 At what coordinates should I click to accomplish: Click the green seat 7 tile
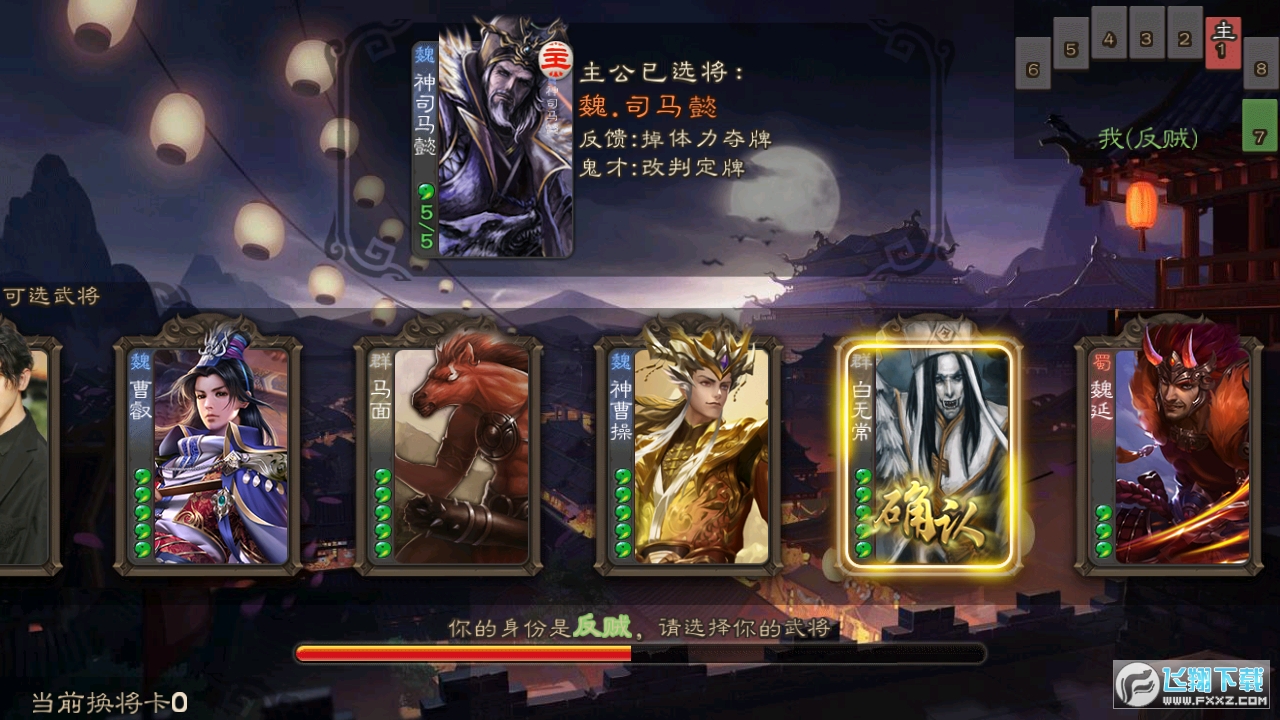click(x=1259, y=126)
